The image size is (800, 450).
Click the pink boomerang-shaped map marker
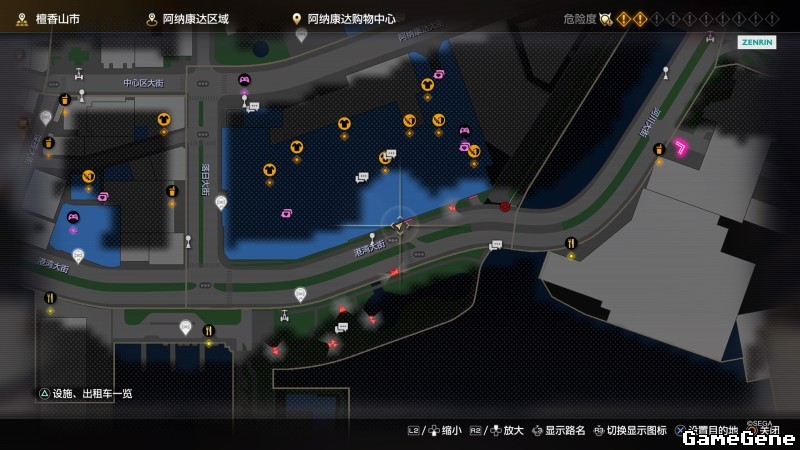click(x=684, y=149)
